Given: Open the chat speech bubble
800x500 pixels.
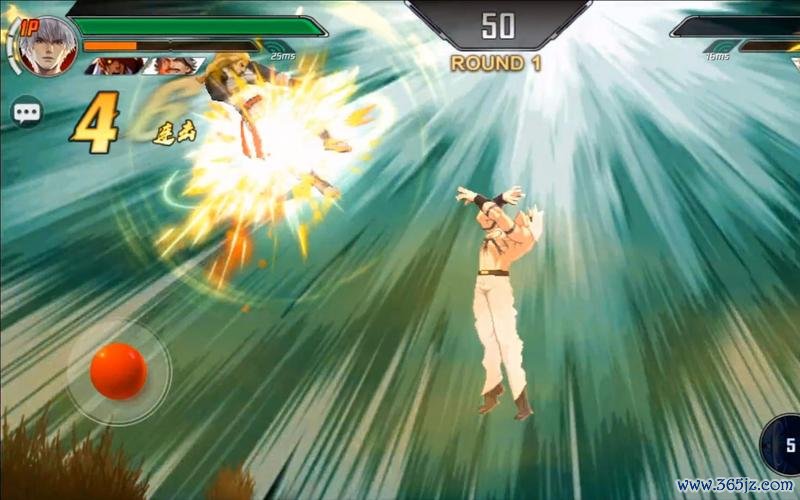Looking at the screenshot, I should click(x=27, y=112).
